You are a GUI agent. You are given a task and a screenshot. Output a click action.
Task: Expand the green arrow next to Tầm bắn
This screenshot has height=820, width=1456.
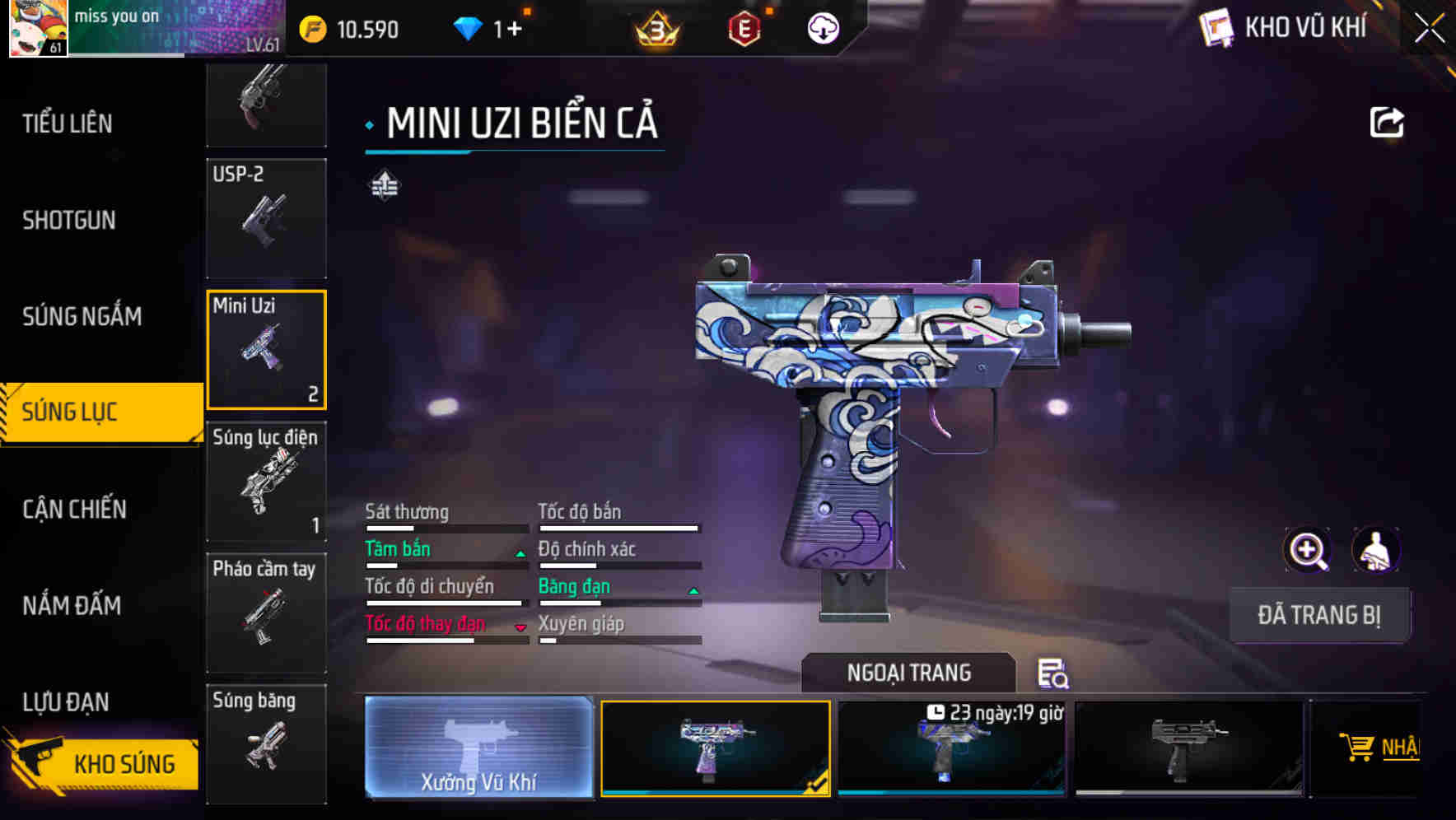pyautogui.click(x=520, y=552)
